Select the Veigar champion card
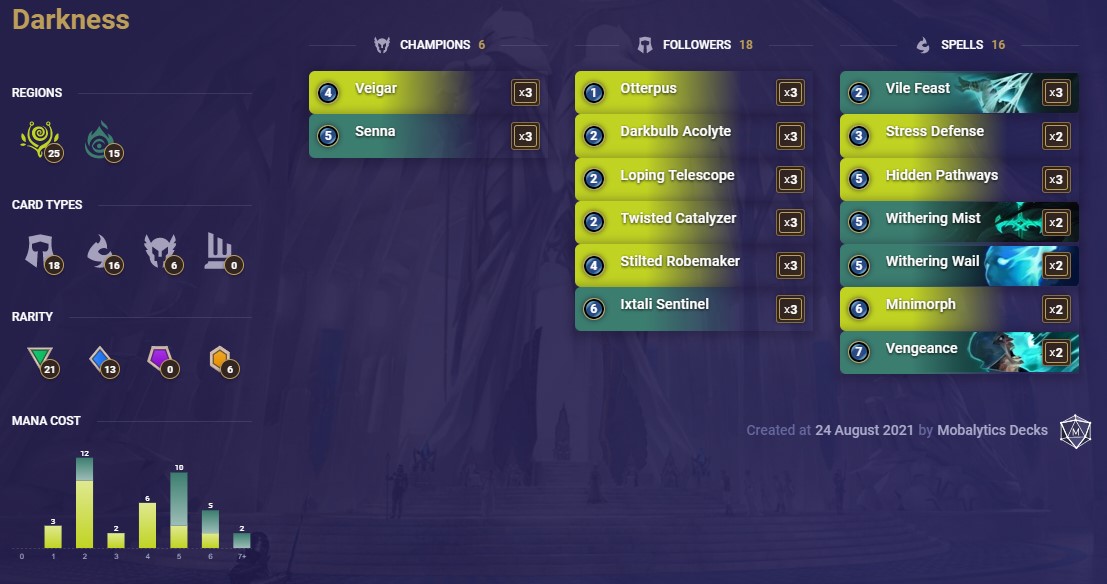This screenshot has height=584, width=1107. [x=427, y=93]
